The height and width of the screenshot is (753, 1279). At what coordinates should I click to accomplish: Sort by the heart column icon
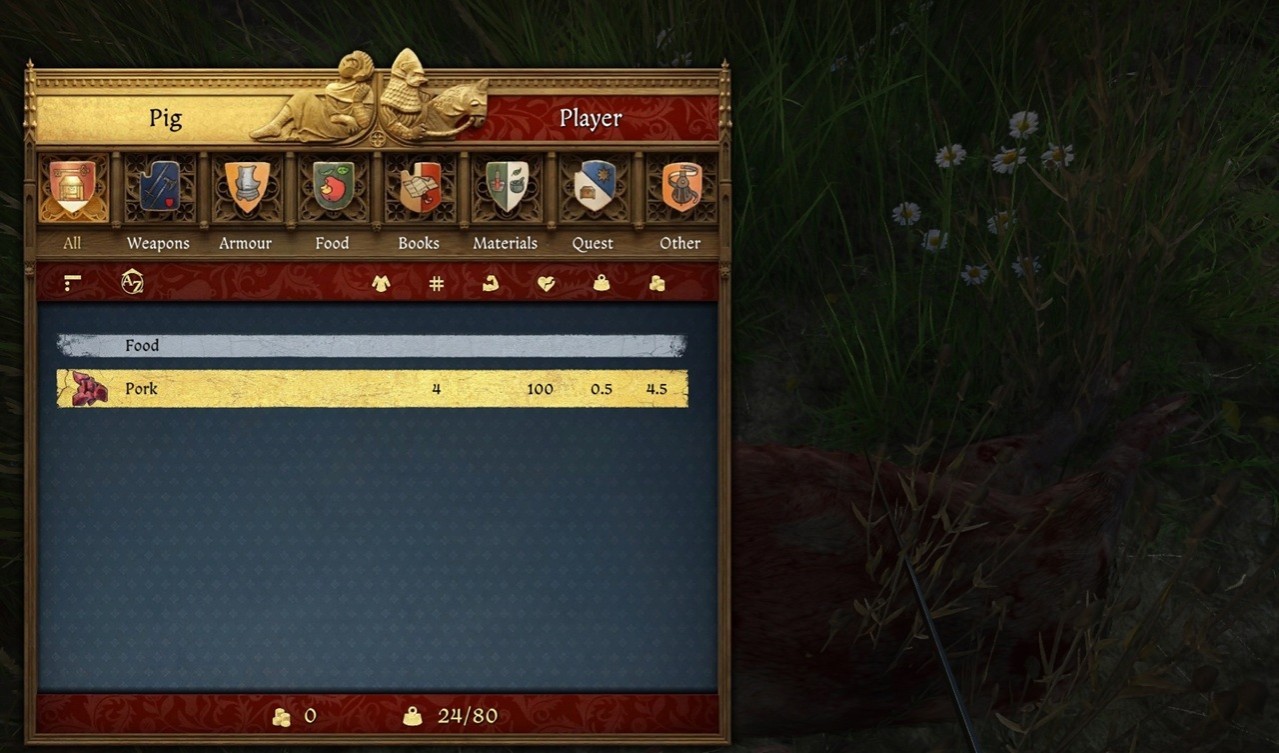(x=546, y=284)
